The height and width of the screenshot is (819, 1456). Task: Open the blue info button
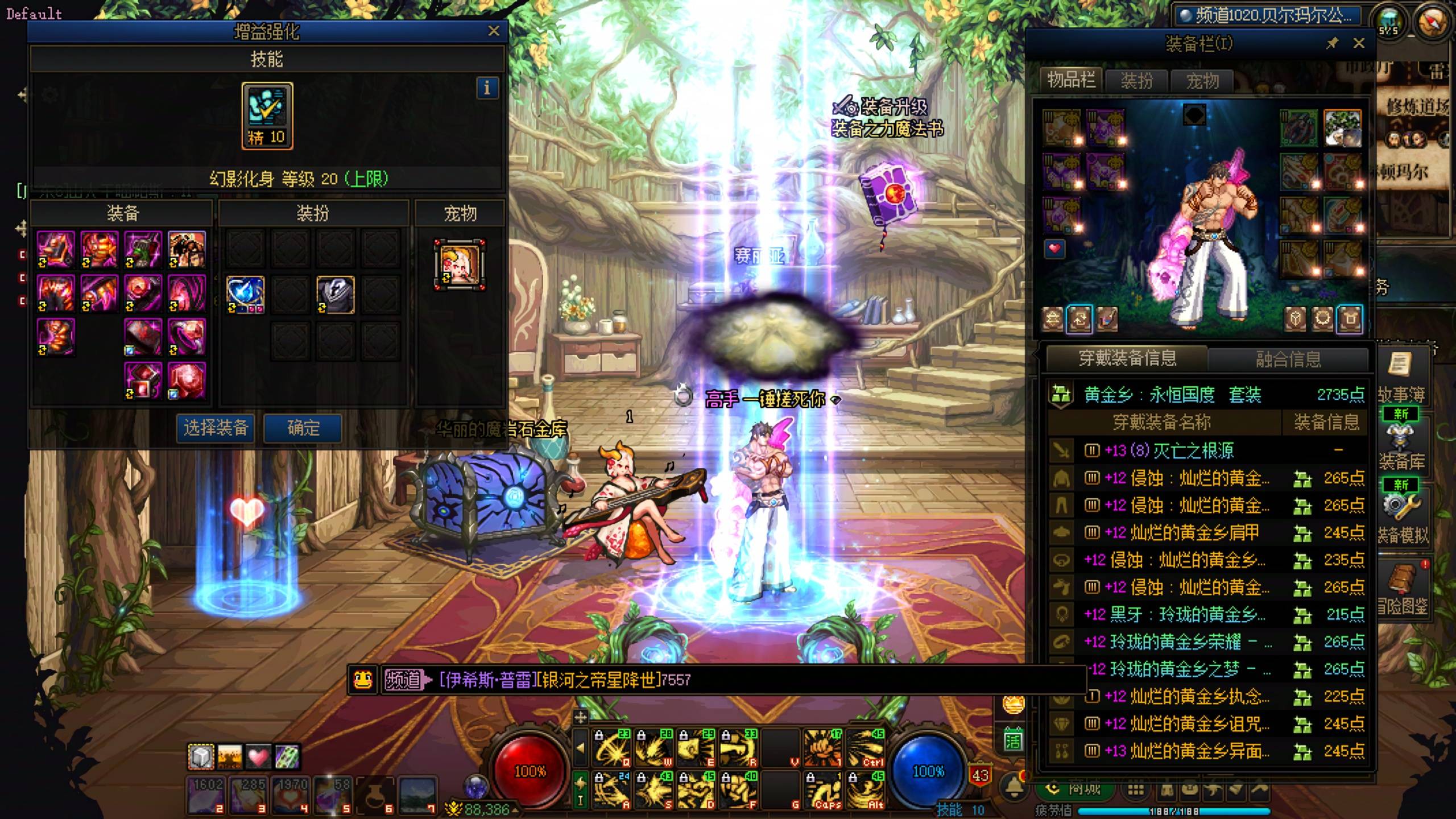(487, 88)
